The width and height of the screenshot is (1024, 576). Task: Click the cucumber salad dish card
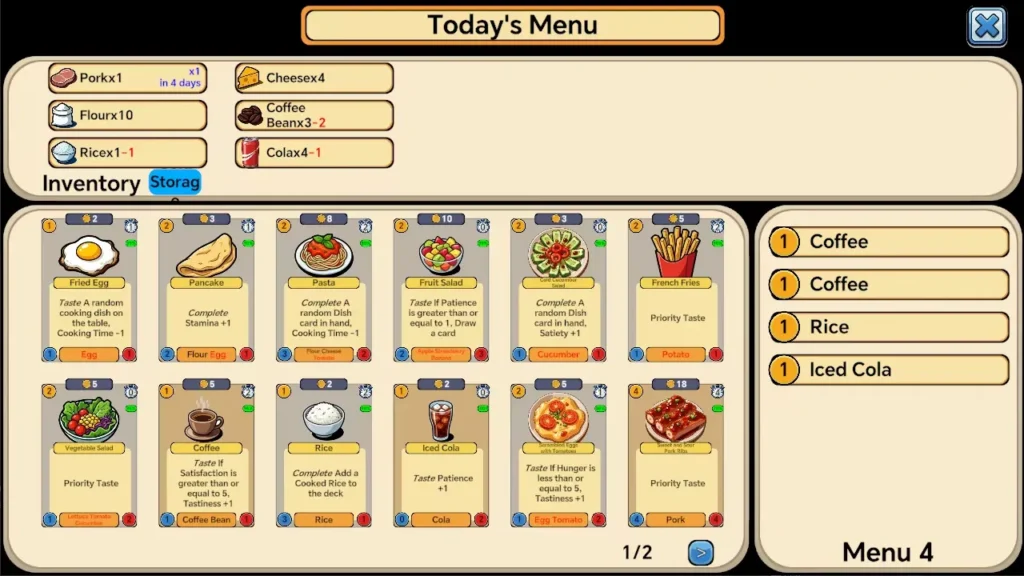click(558, 290)
